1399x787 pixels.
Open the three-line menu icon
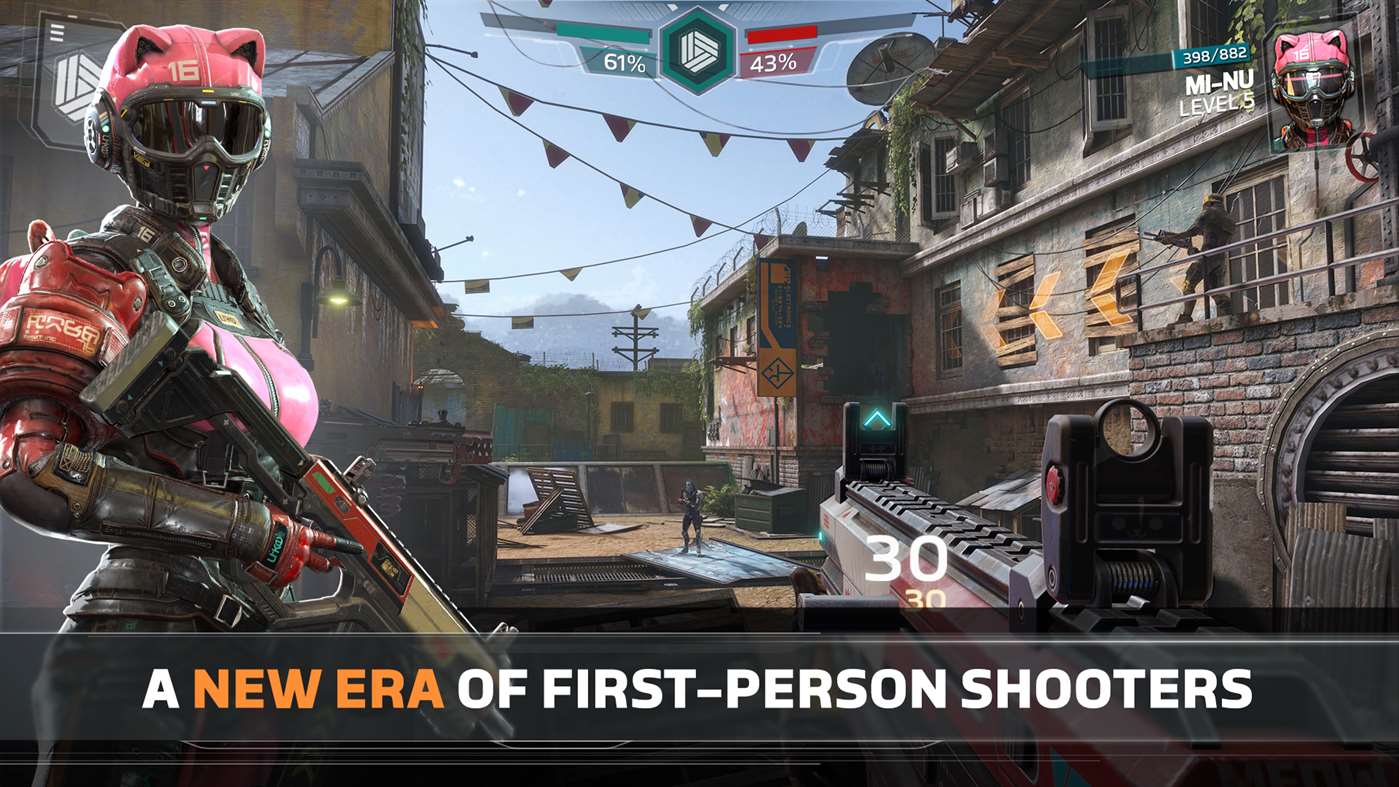pyautogui.click(x=58, y=35)
